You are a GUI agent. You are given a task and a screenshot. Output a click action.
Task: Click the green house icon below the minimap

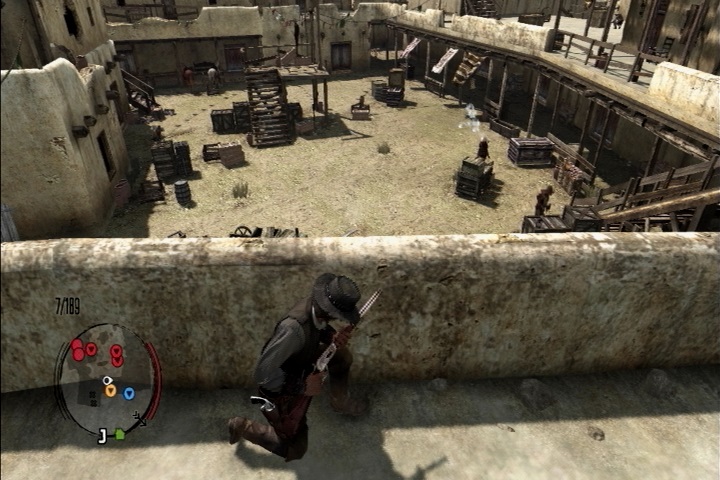120,435
